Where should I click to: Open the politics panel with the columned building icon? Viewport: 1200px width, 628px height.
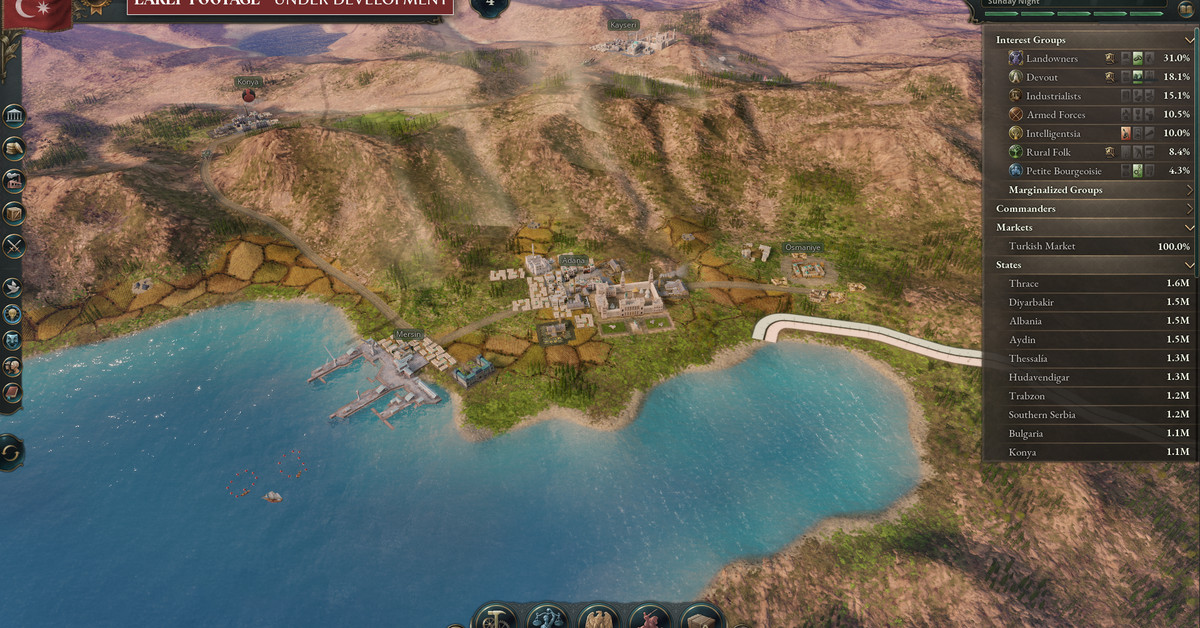tap(14, 118)
